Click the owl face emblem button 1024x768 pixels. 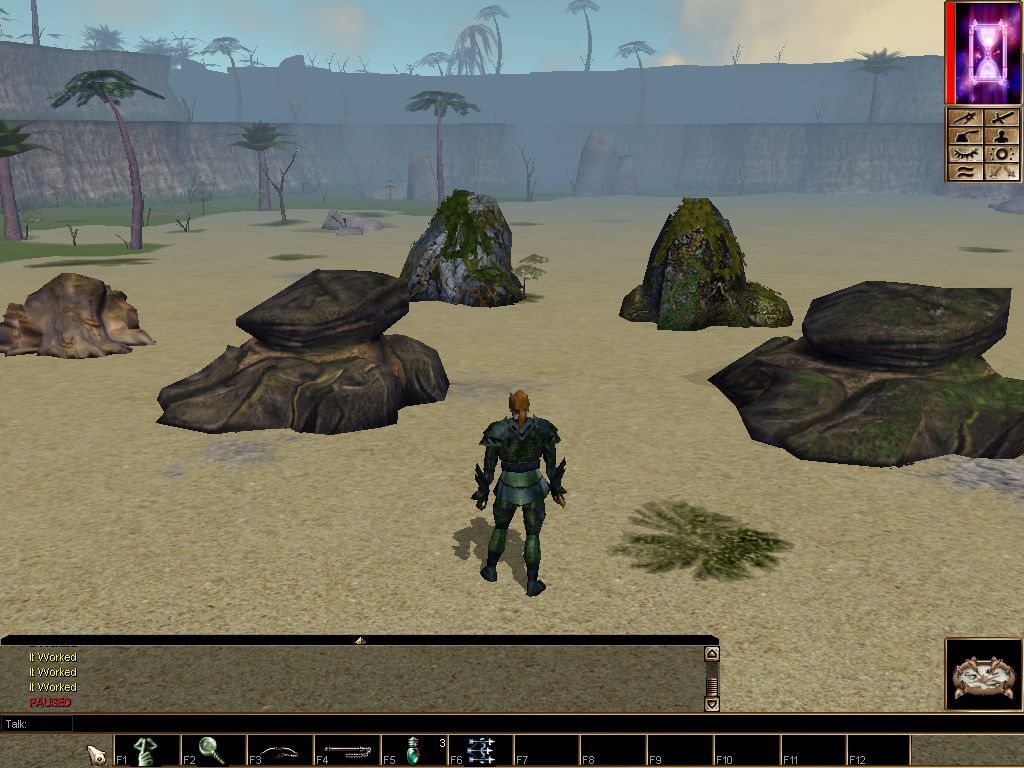point(984,675)
